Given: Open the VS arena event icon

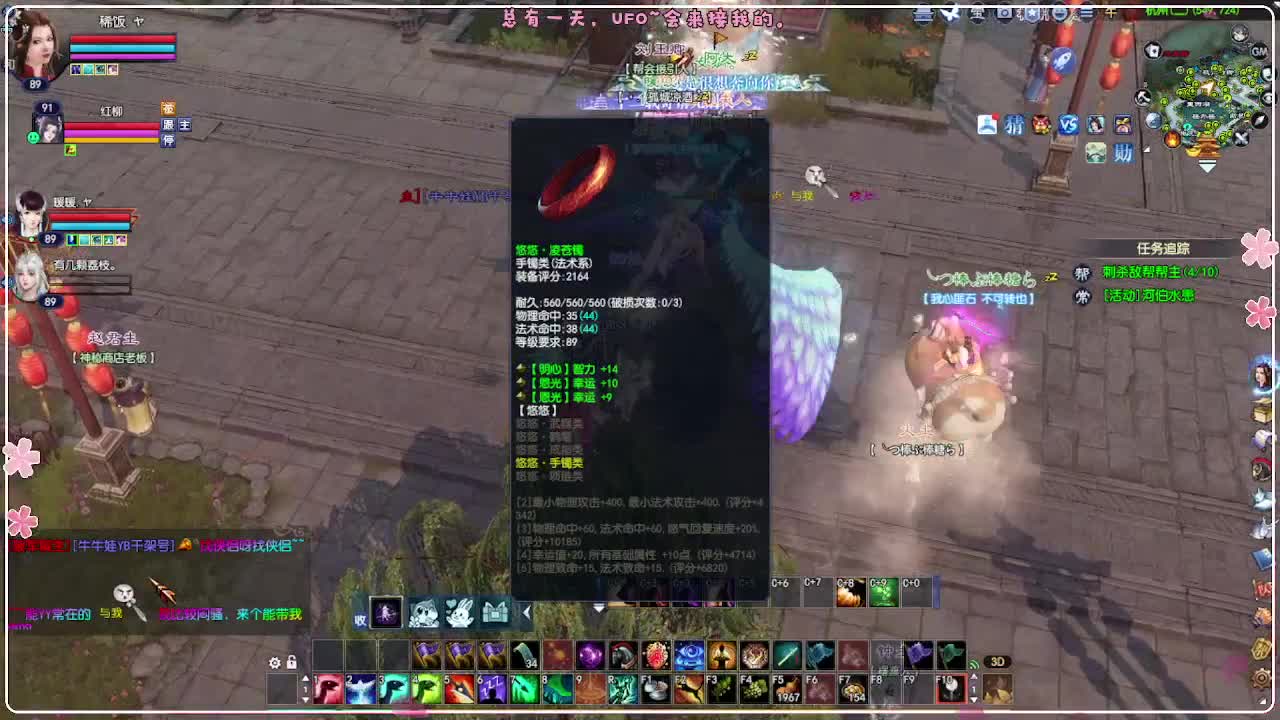Looking at the screenshot, I should [1066, 124].
